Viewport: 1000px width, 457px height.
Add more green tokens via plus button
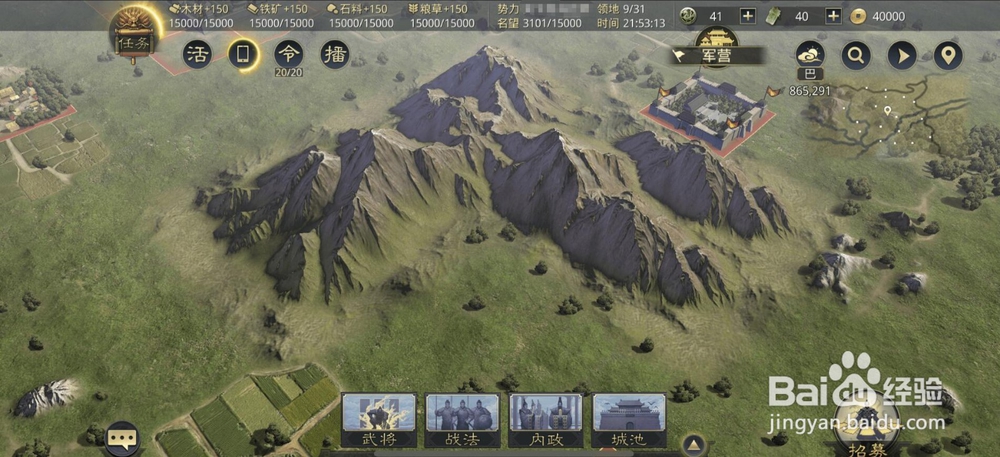click(x=833, y=16)
